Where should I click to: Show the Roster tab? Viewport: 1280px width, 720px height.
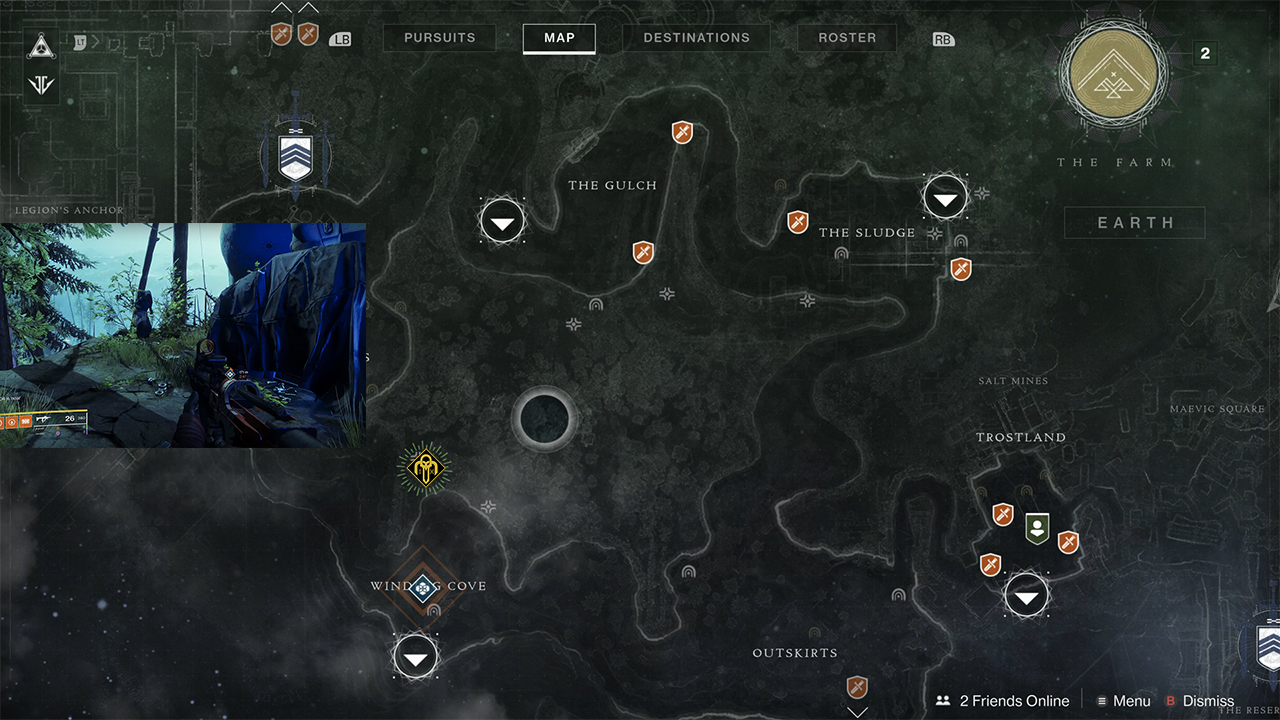[847, 38]
